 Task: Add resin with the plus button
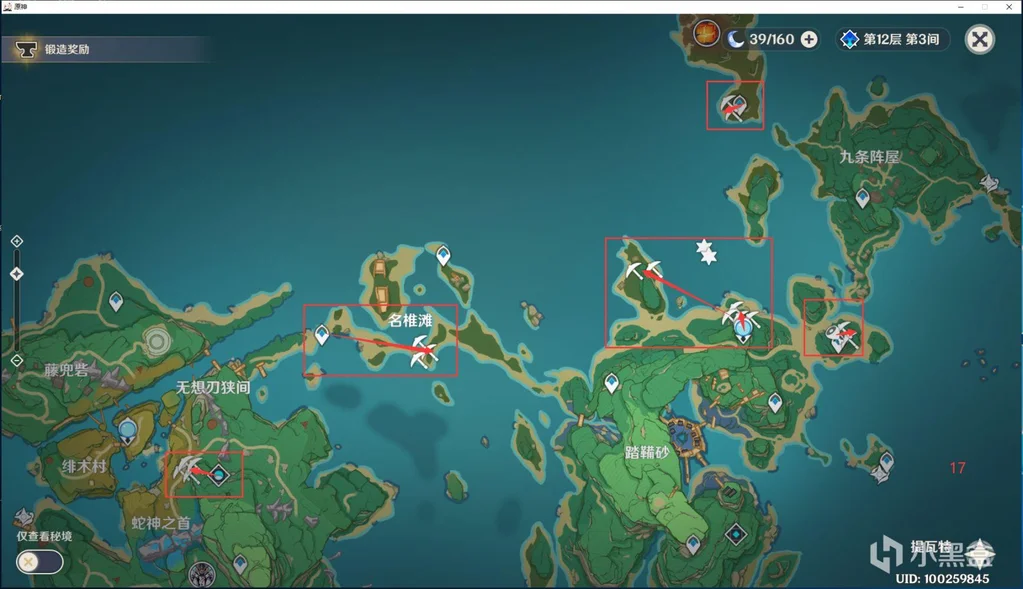coord(809,39)
